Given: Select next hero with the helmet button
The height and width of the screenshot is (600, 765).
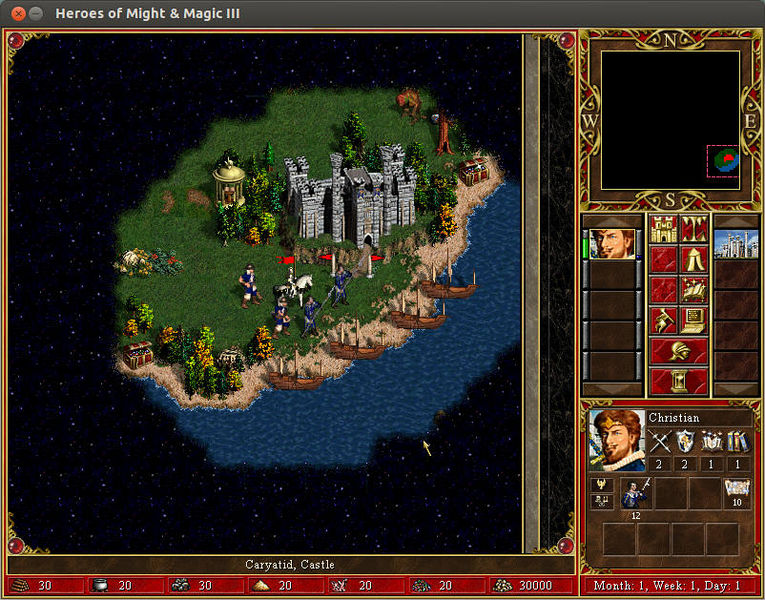Looking at the screenshot, I should pyautogui.click(x=679, y=351).
